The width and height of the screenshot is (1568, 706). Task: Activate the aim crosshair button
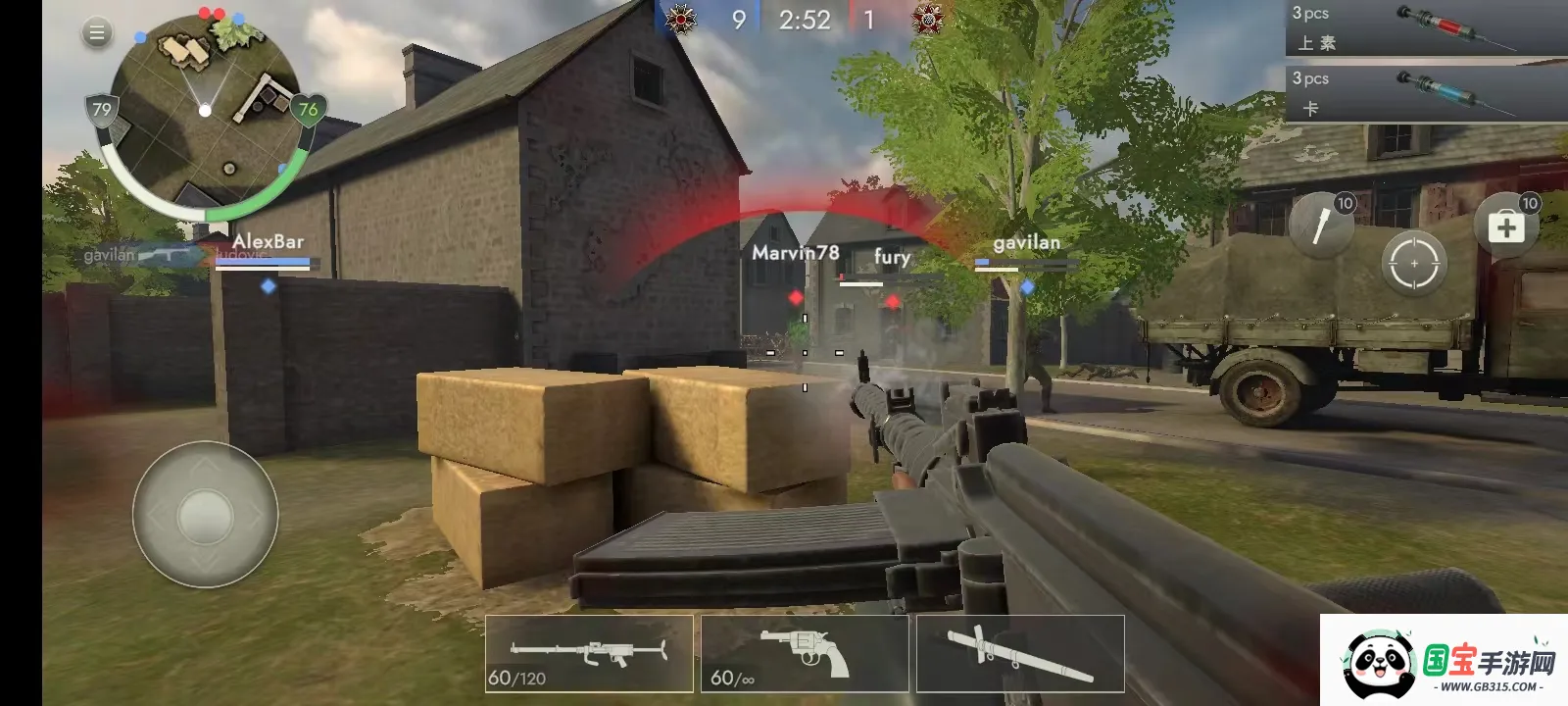[x=1413, y=264]
